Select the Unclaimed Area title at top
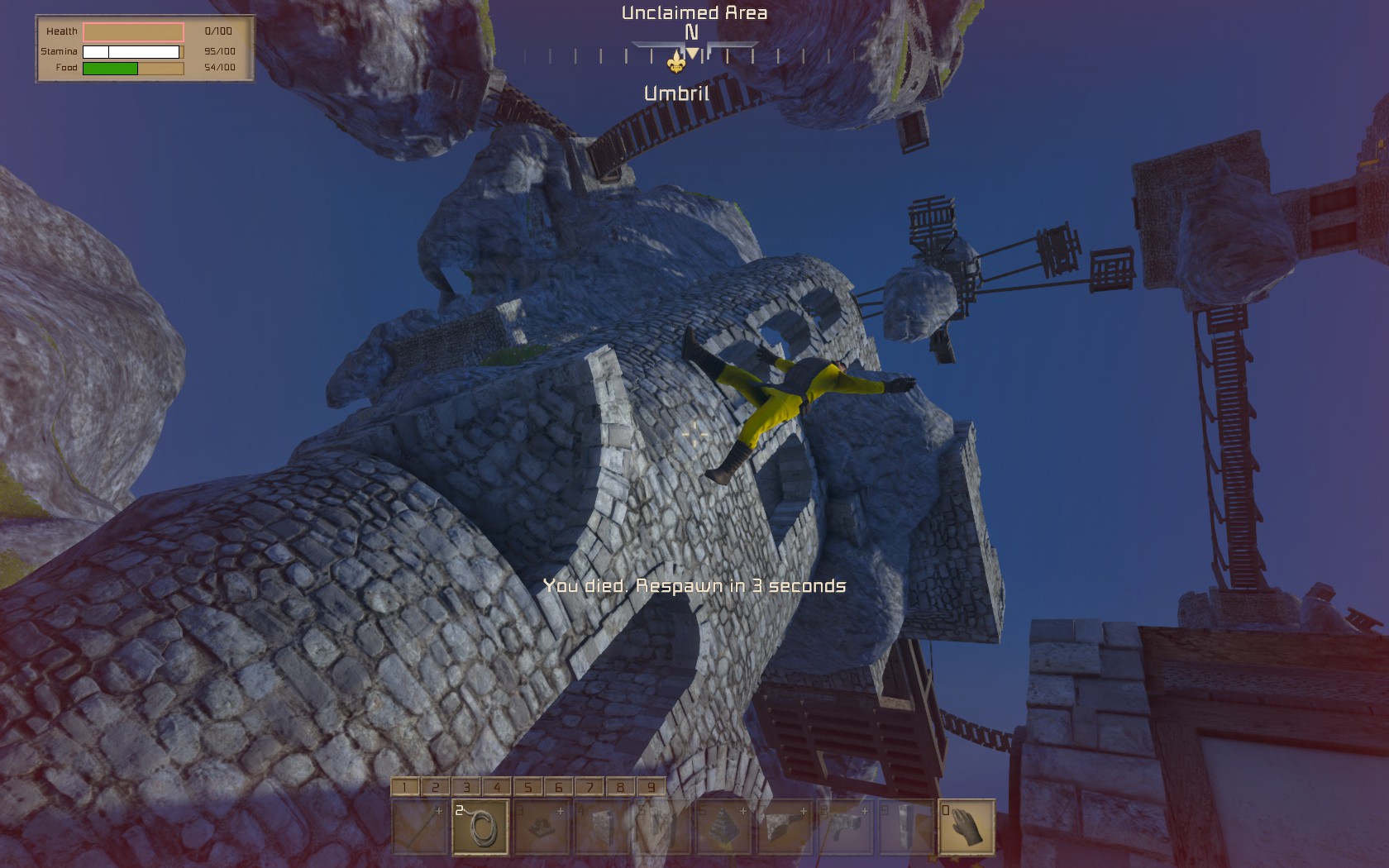The height and width of the screenshot is (868, 1389). pos(694,13)
